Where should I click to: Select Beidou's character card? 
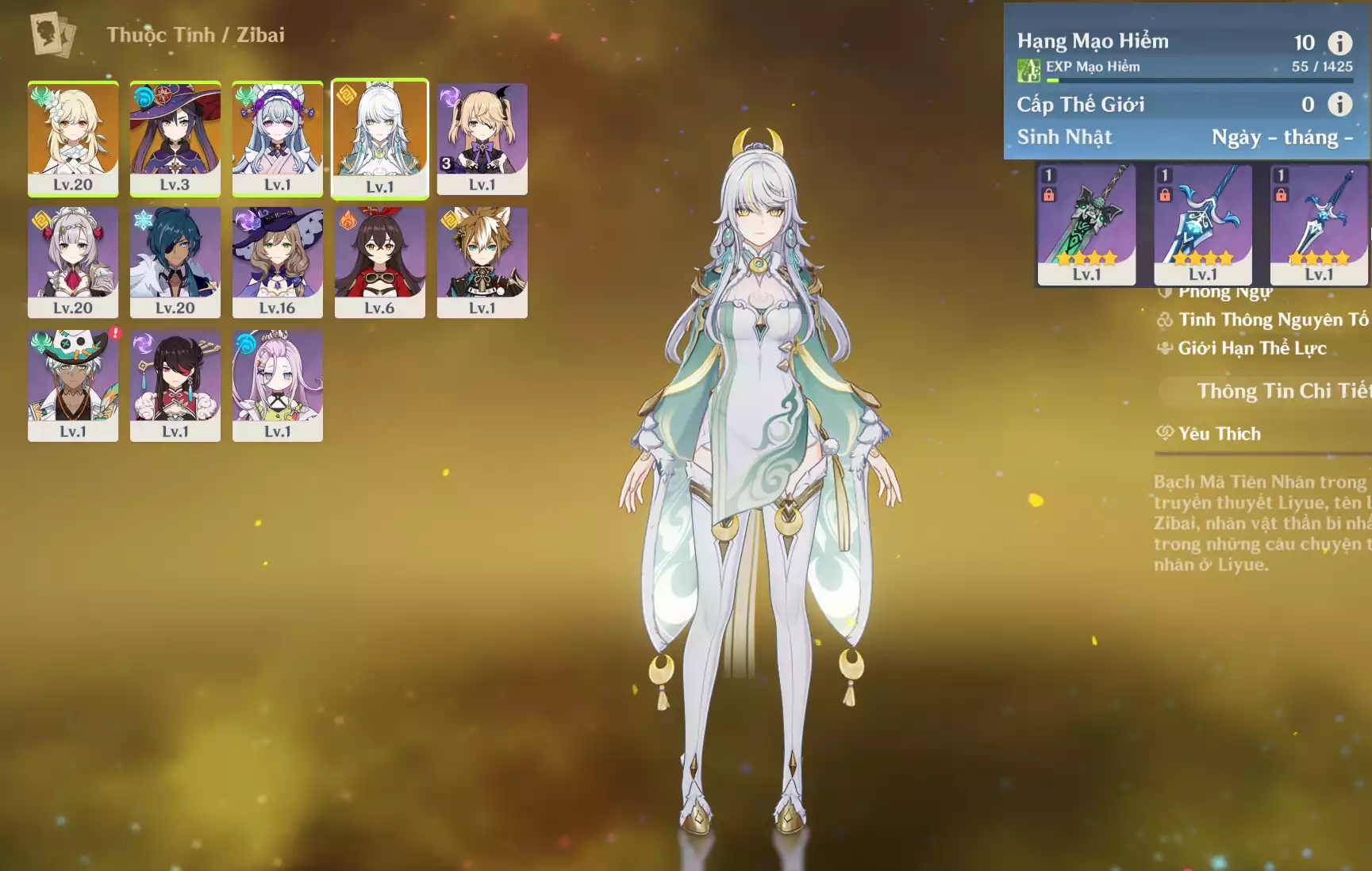[175, 386]
